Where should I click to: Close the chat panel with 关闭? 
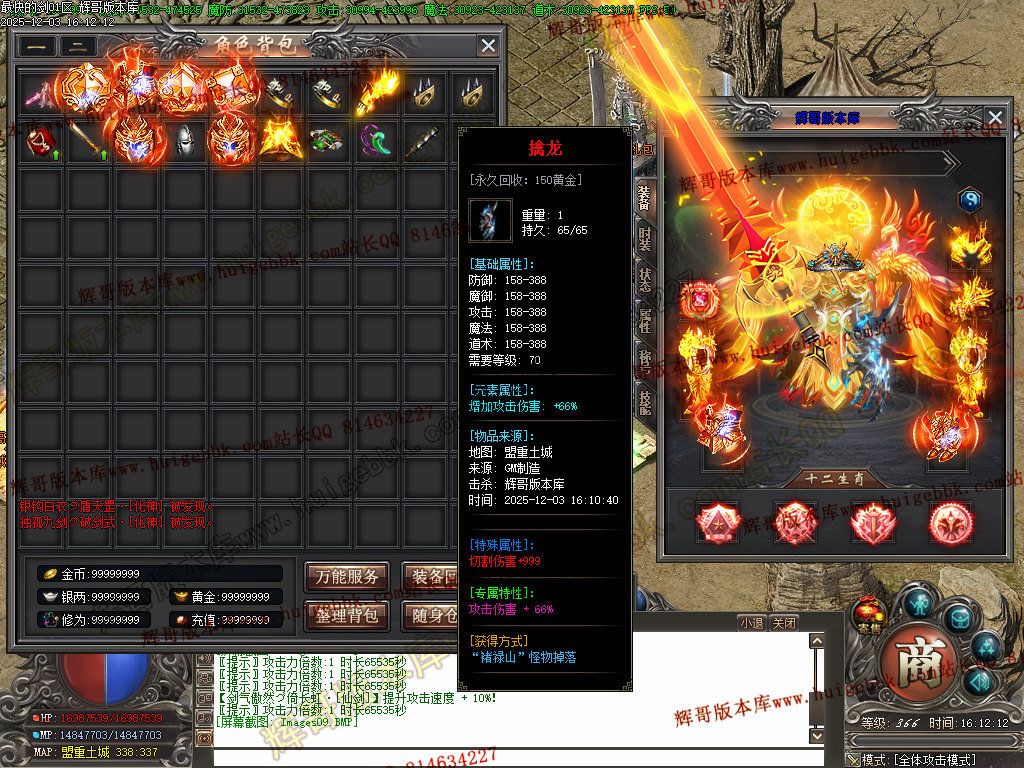[x=784, y=622]
